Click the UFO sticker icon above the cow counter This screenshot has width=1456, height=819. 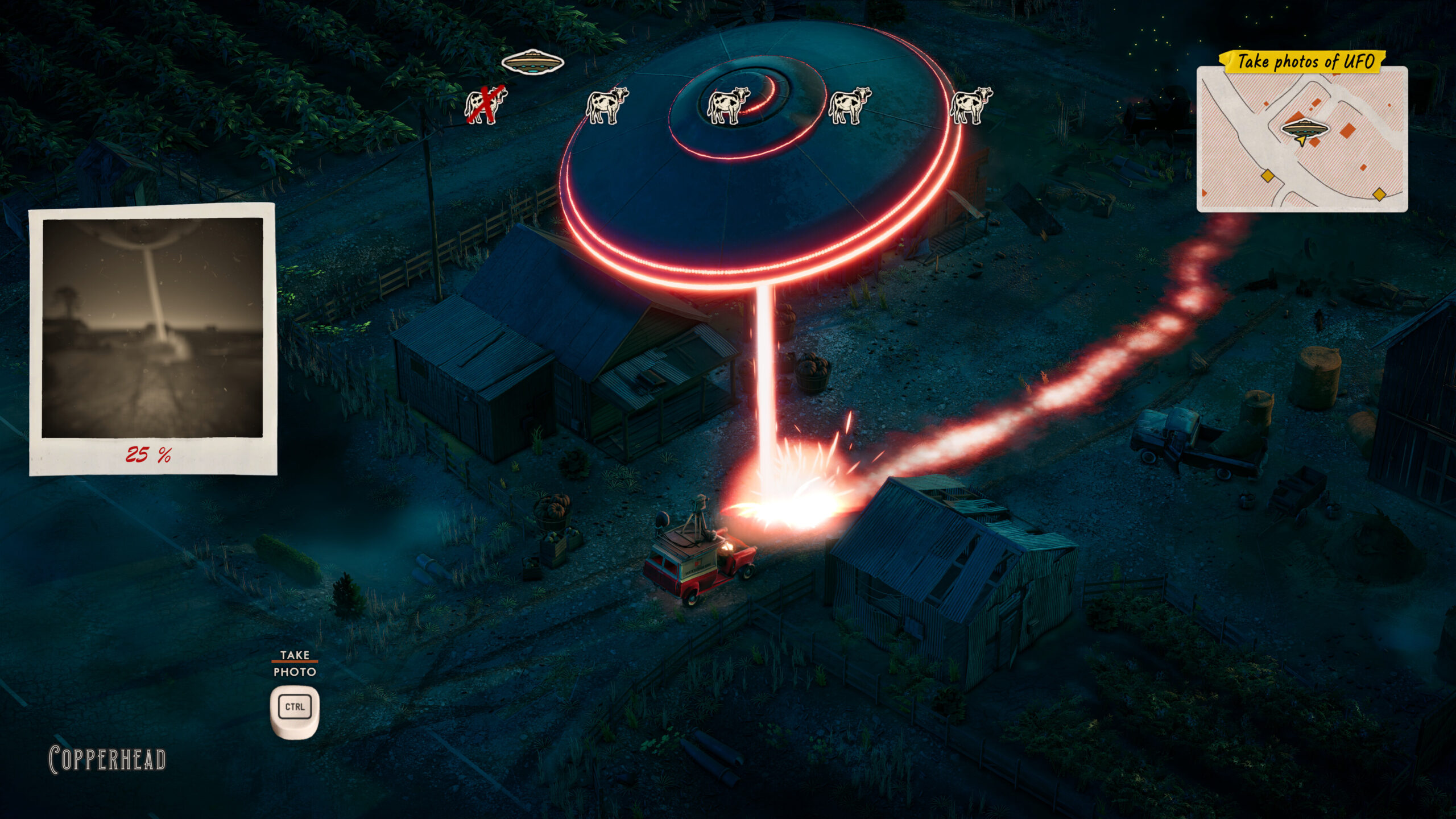pyautogui.click(x=532, y=61)
